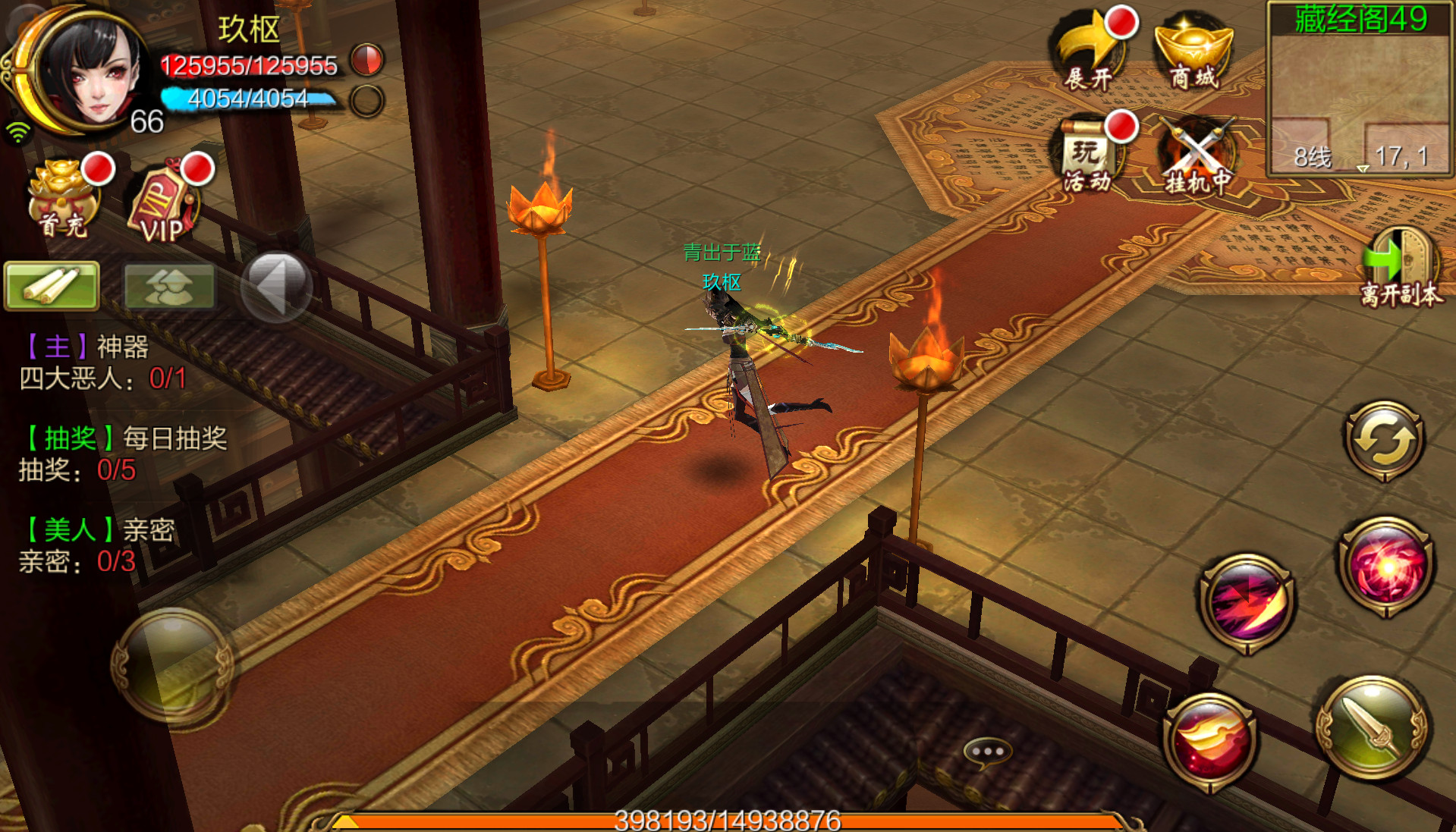Screen dimensions: 1456x832
Task: Select the 每日抽奖 daily lottery quest
Action: [x=123, y=454]
